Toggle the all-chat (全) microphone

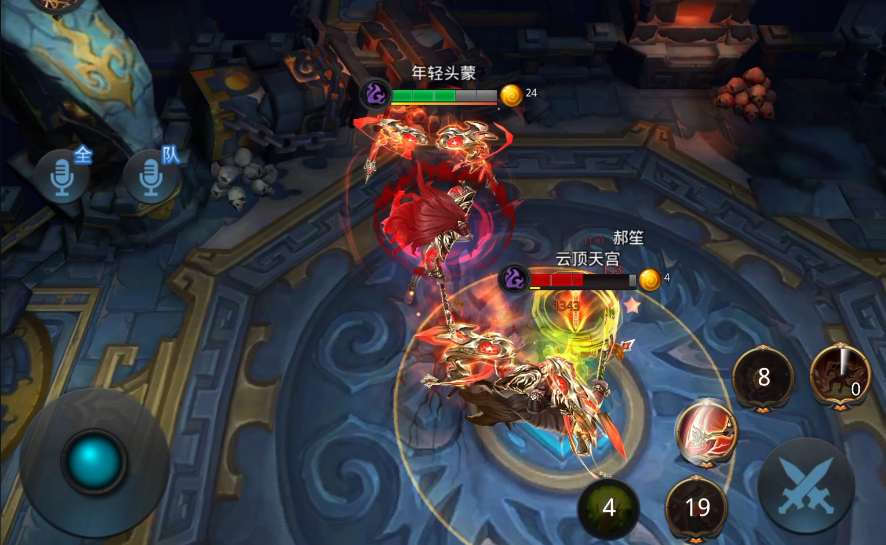click(x=61, y=177)
